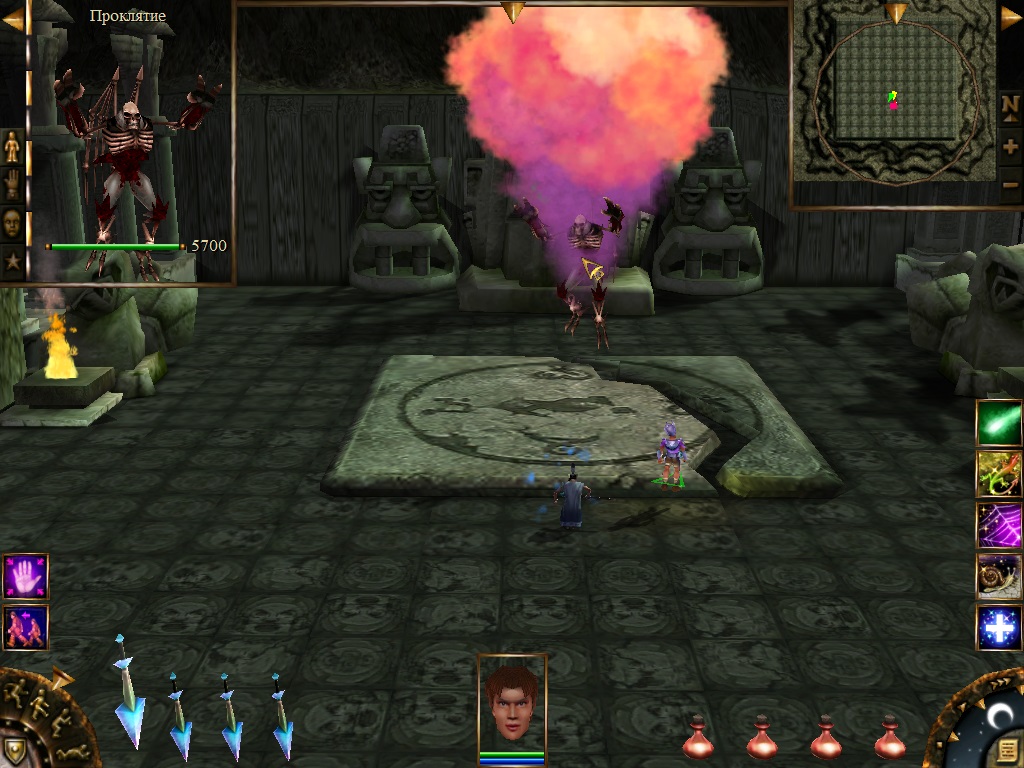Open the journal scroll button
This screenshot has width=1024, height=768.
pos(1007,750)
